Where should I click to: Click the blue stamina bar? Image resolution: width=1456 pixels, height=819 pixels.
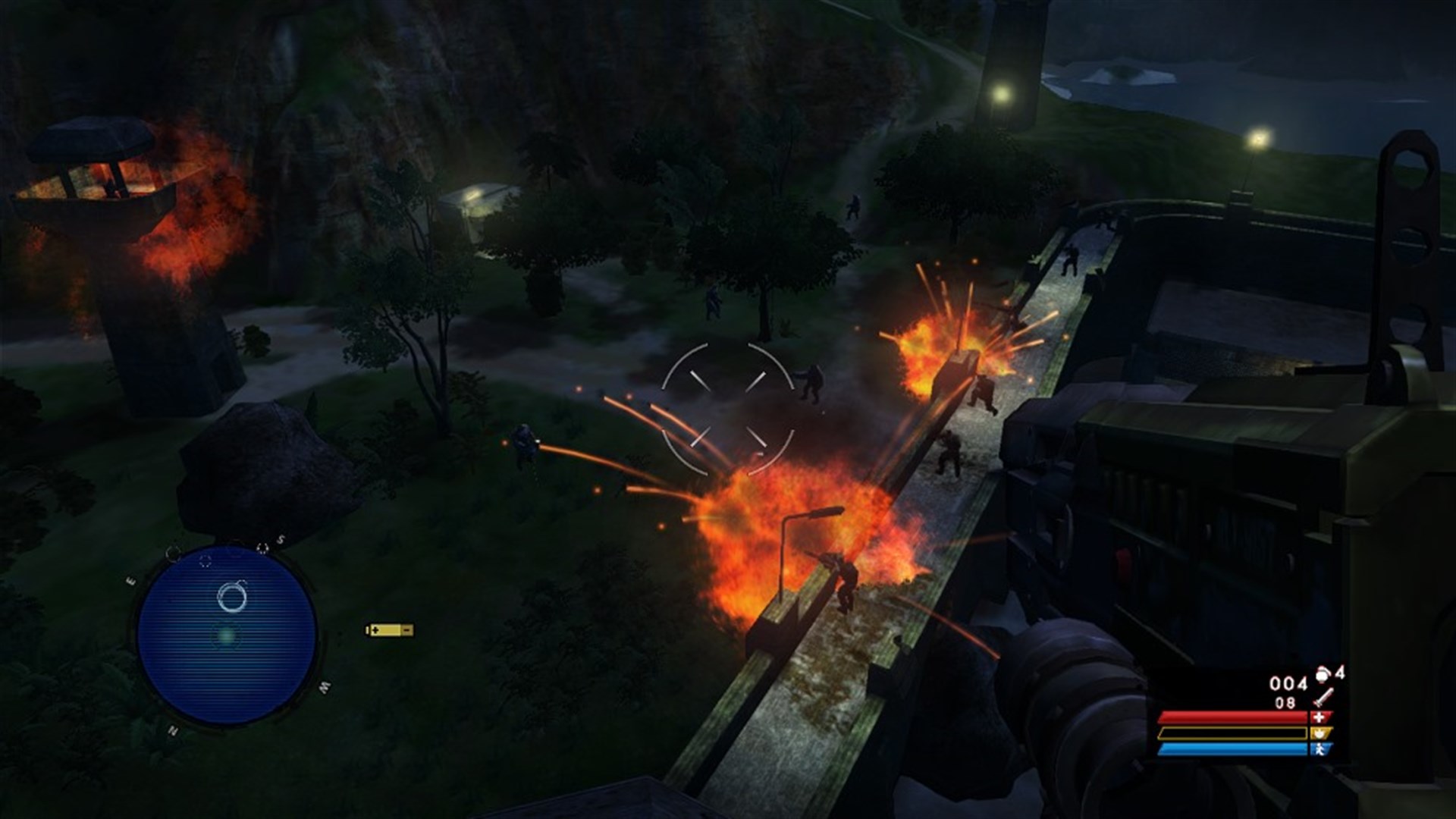[1233, 749]
